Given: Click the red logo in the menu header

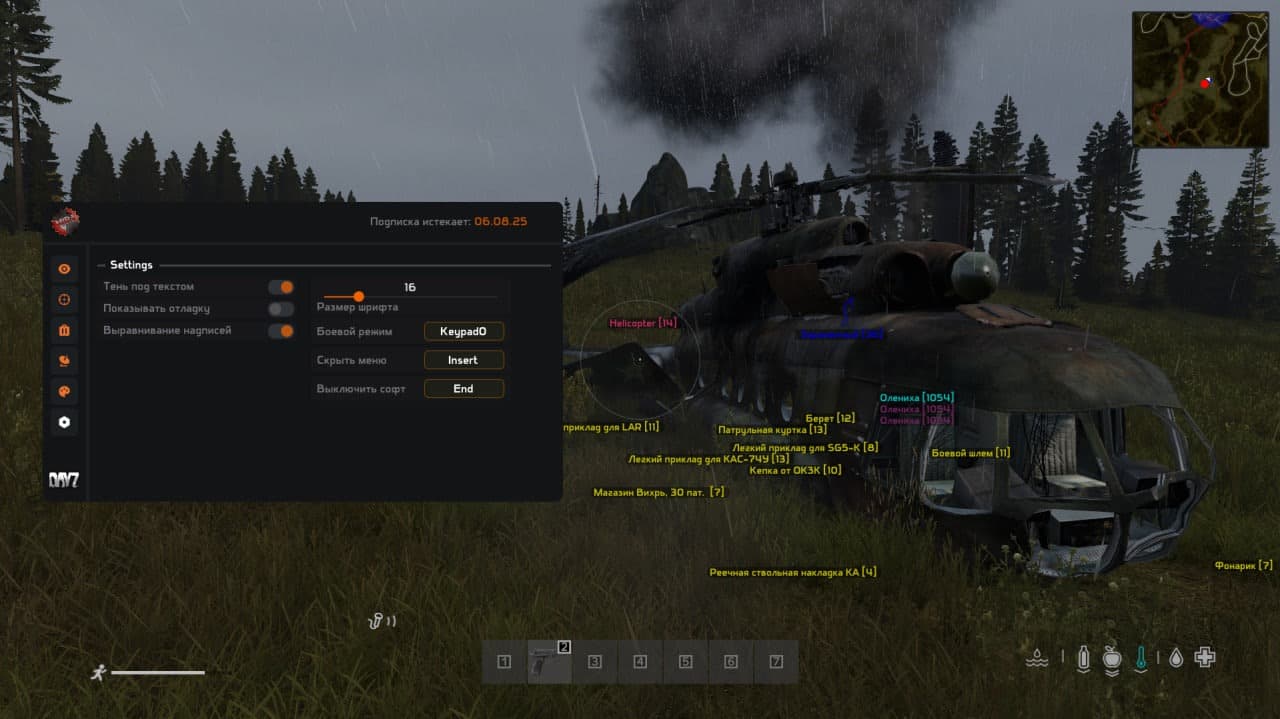Looking at the screenshot, I should pos(66,220).
